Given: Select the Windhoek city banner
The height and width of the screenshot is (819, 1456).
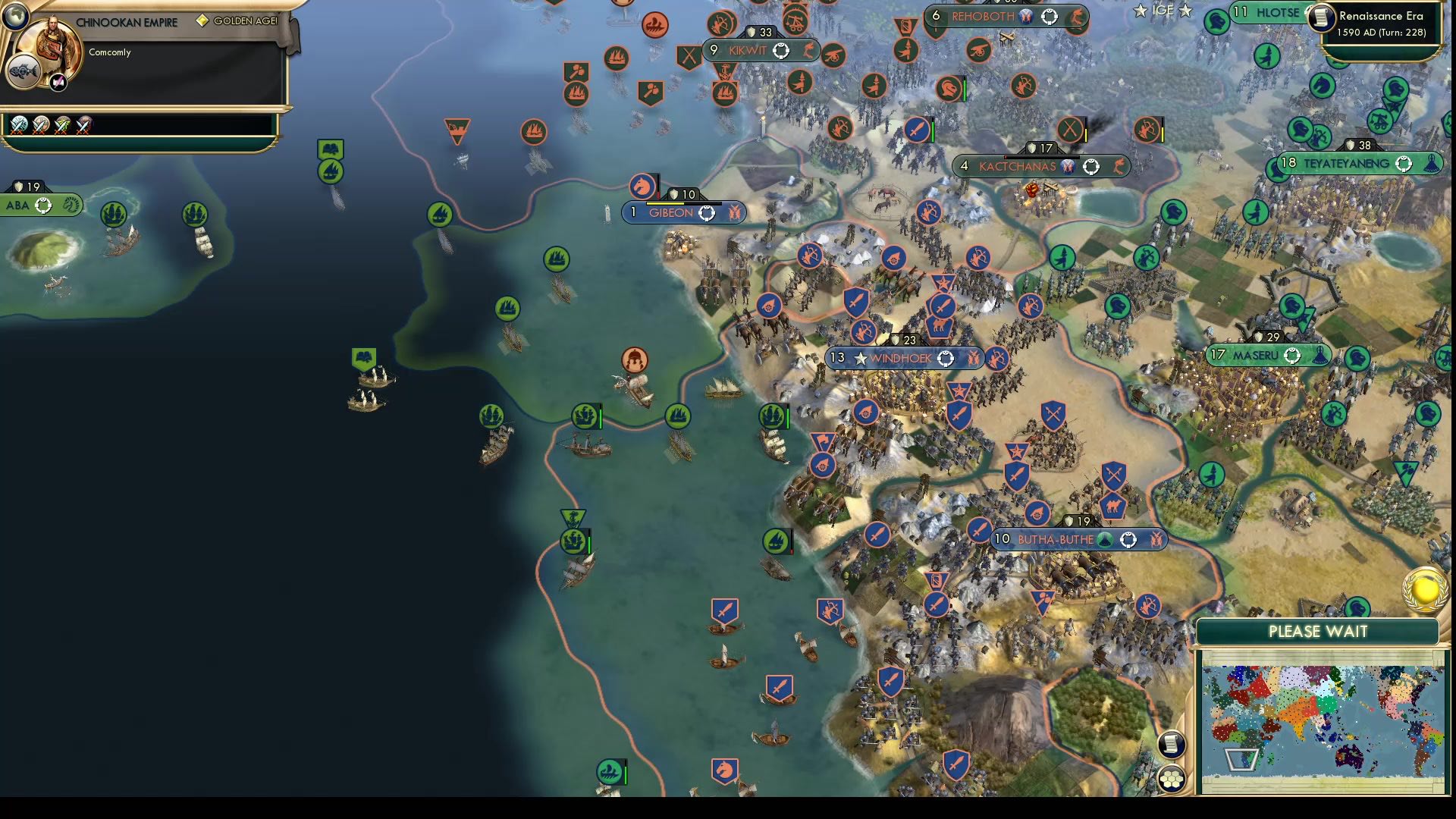Looking at the screenshot, I should click(902, 359).
